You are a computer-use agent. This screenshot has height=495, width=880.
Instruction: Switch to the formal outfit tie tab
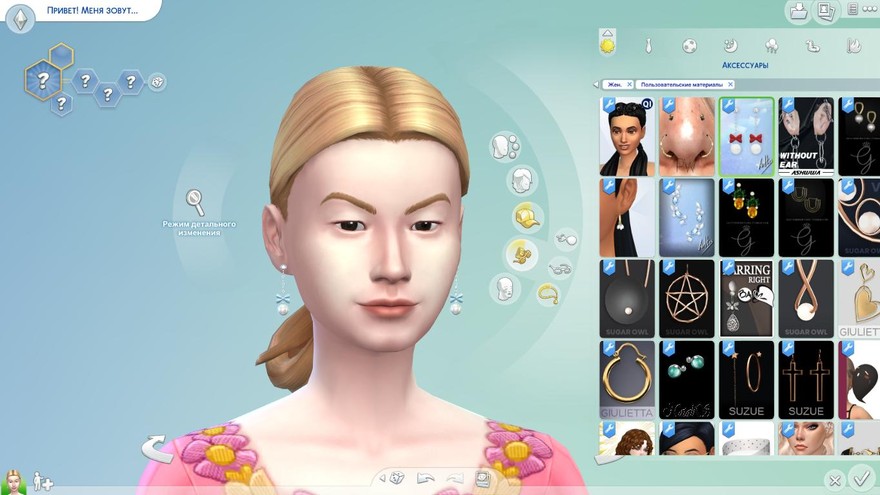(x=649, y=45)
